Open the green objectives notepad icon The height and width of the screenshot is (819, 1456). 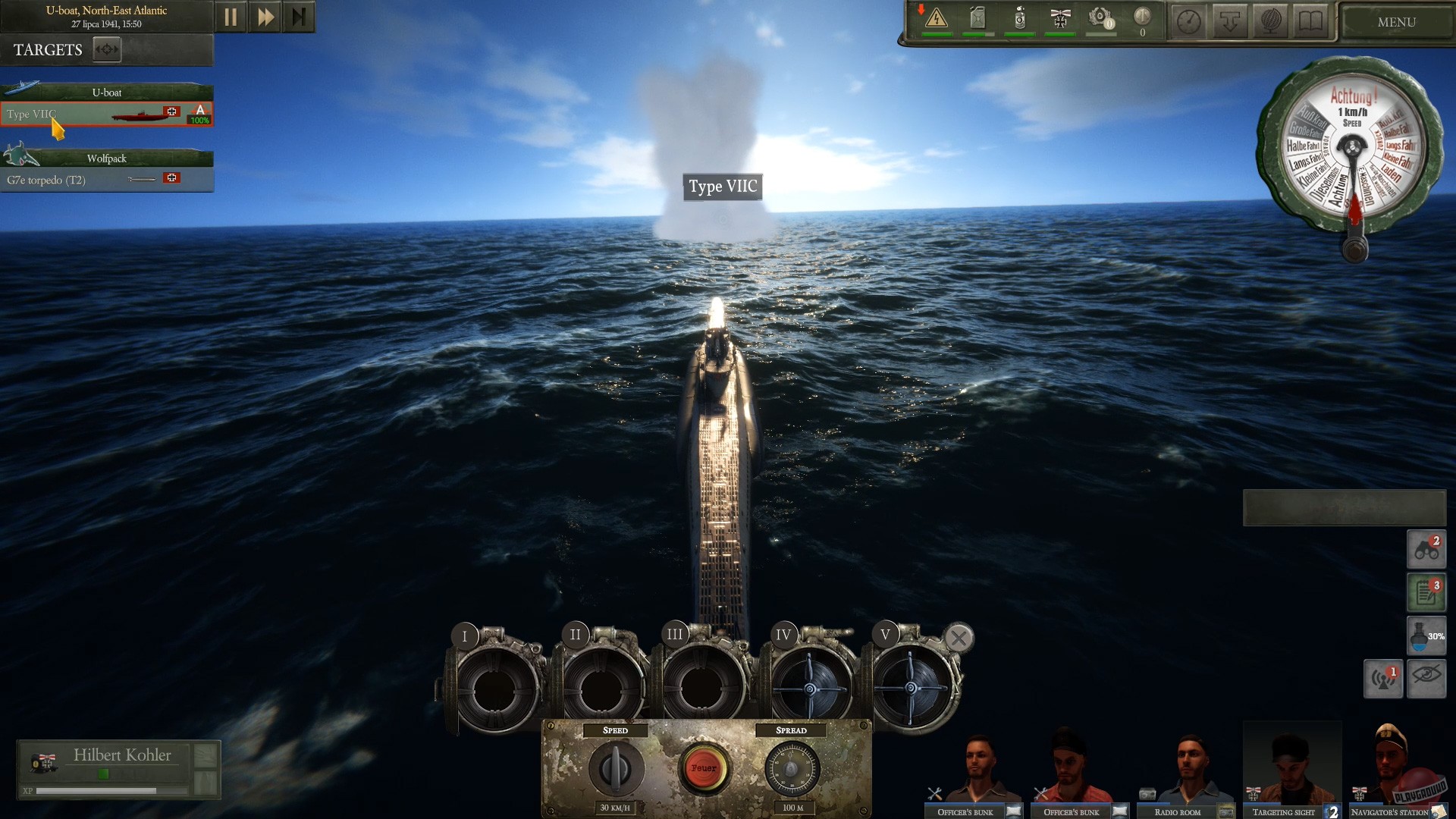[x=1425, y=592]
